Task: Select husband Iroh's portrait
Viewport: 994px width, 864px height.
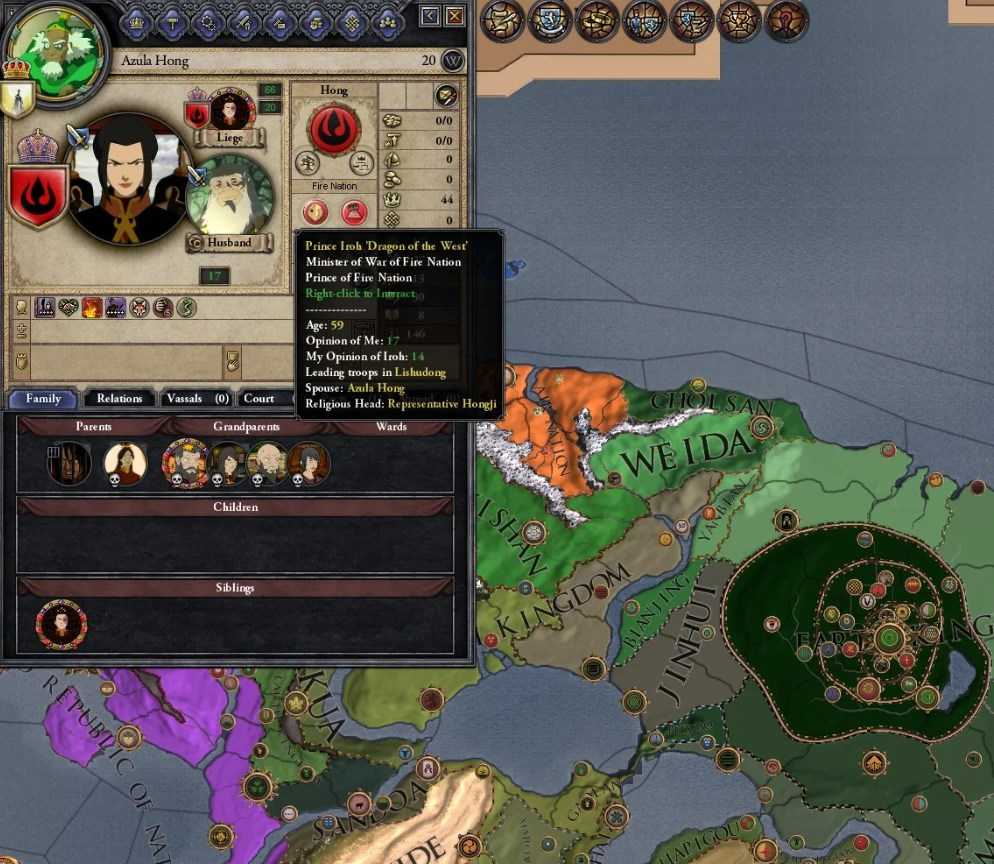Action: pyautogui.click(x=229, y=196)
